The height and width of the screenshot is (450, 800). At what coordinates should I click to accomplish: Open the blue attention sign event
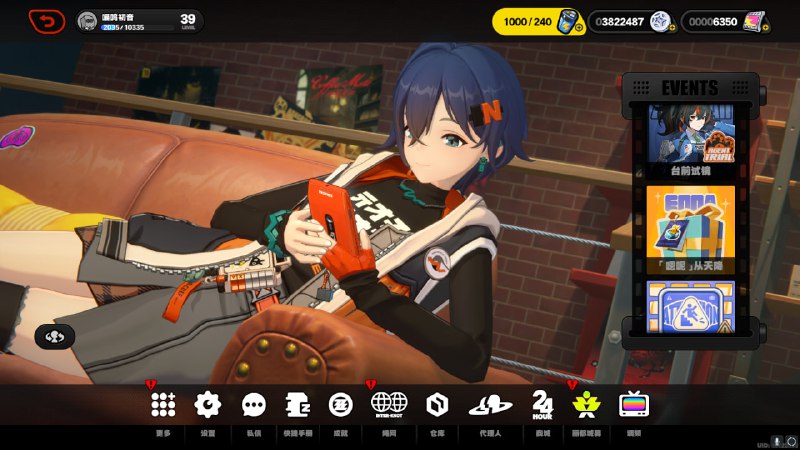pos(689,304)
